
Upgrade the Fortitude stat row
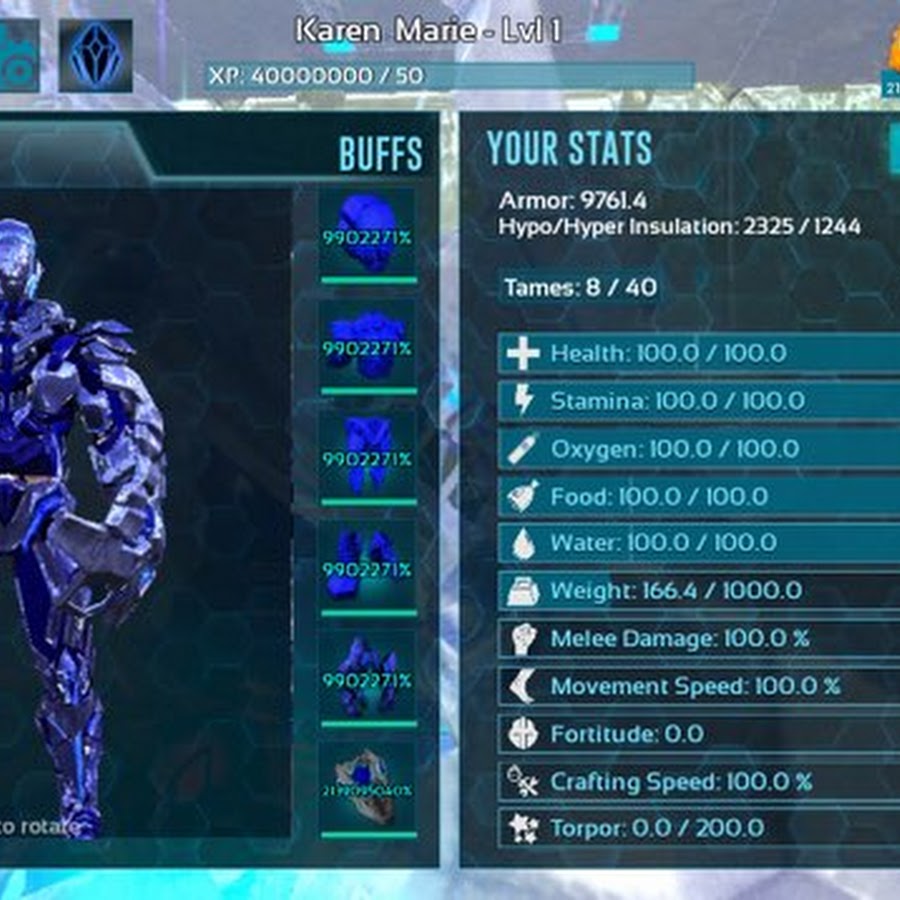pos(699,734)
